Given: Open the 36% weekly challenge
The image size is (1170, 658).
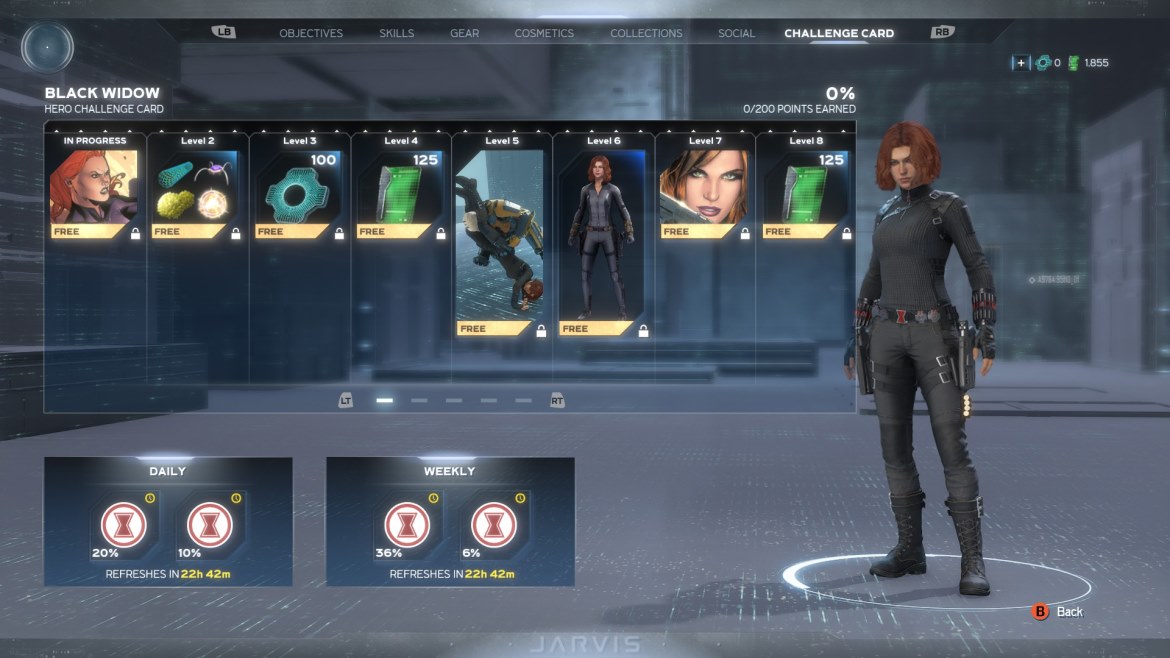Looking at the screenshot, I should (x=408, y=525).
